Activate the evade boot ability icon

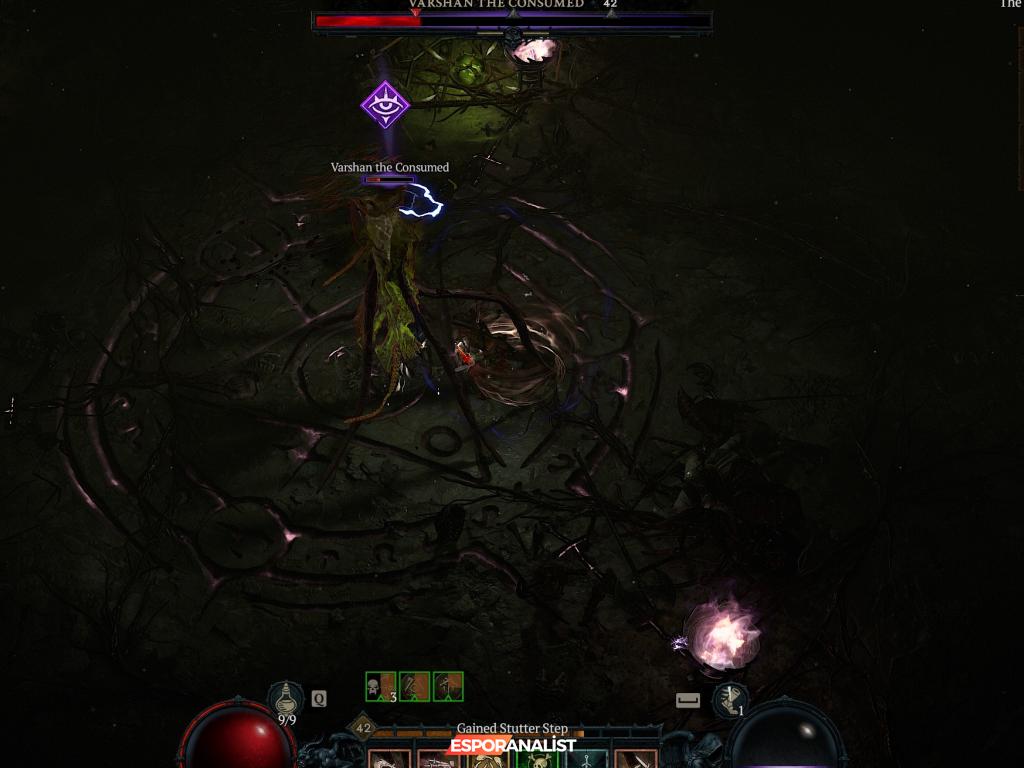(x=731, y=699)
